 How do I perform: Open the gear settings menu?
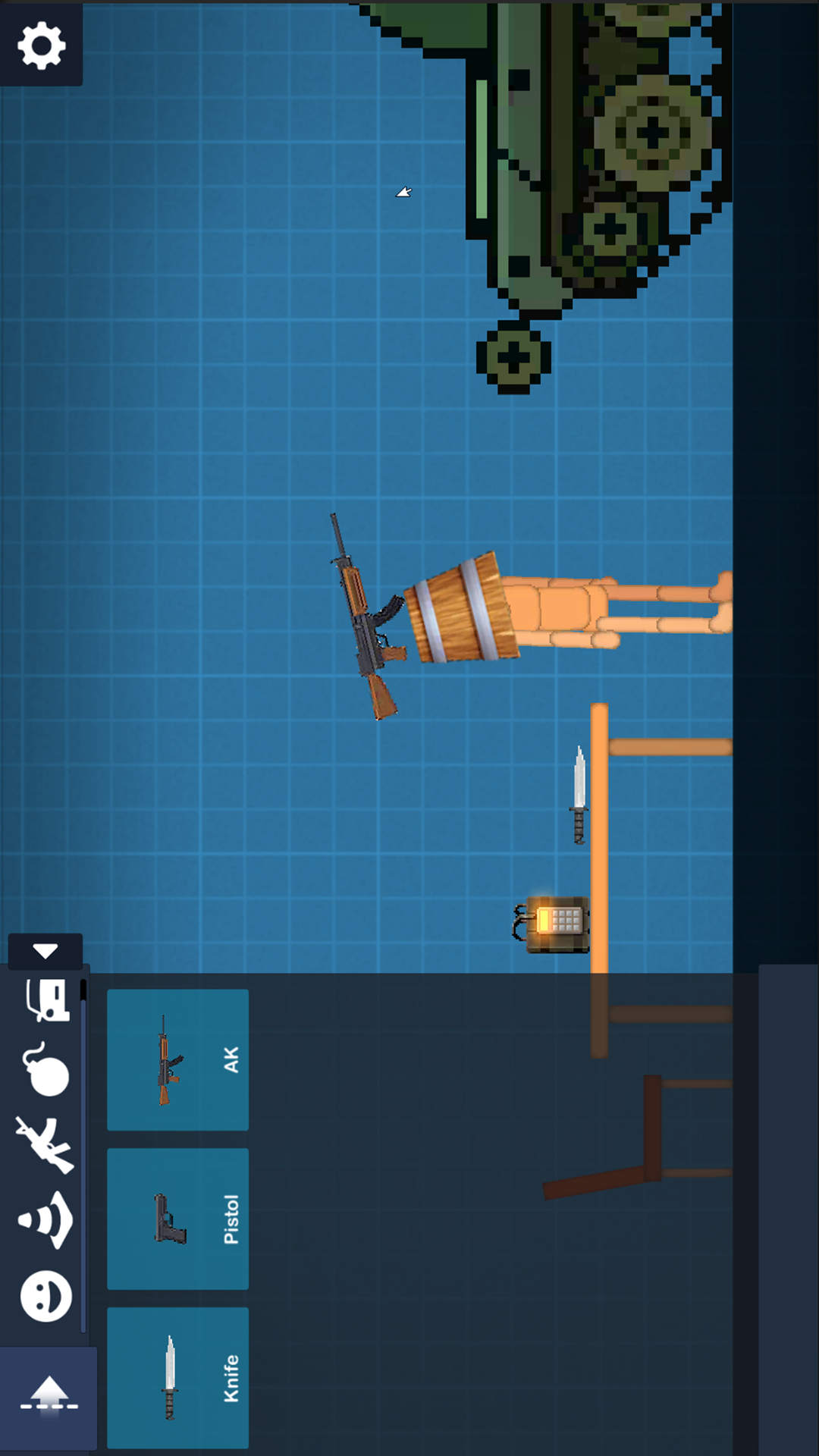coord(41,45)
